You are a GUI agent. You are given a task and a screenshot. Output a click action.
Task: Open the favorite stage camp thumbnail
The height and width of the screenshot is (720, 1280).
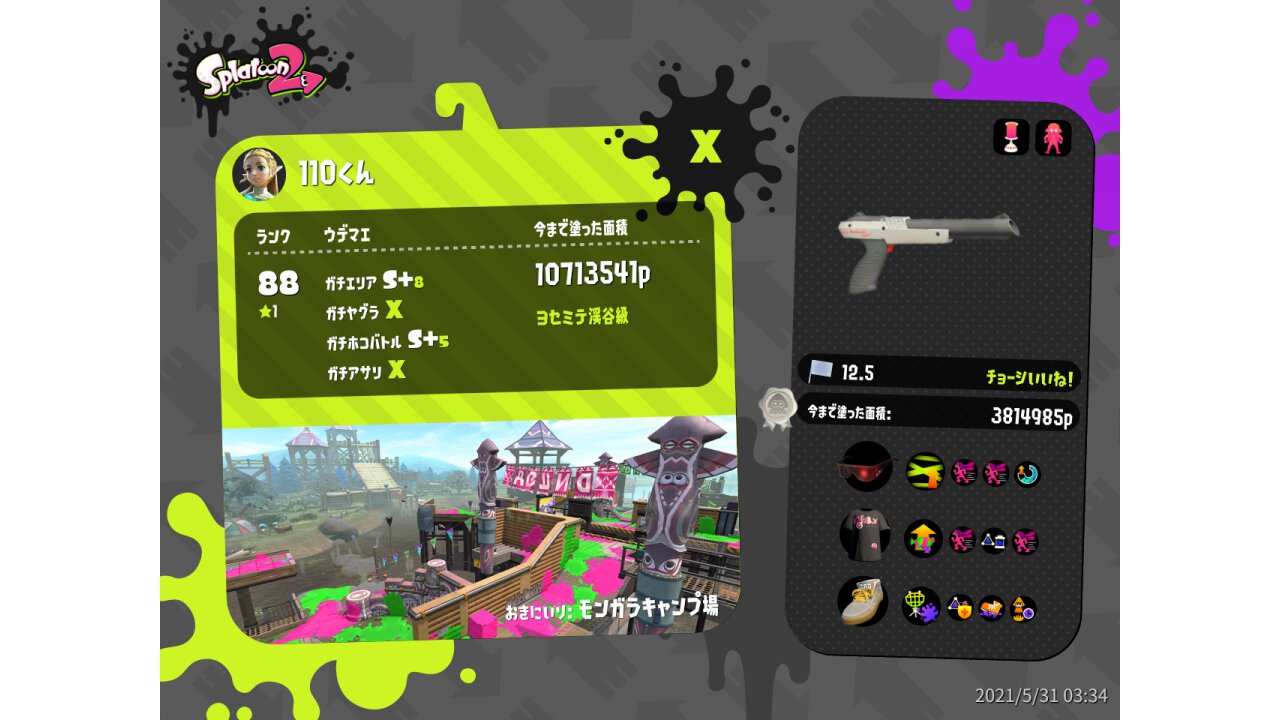[x=480, y=530]
